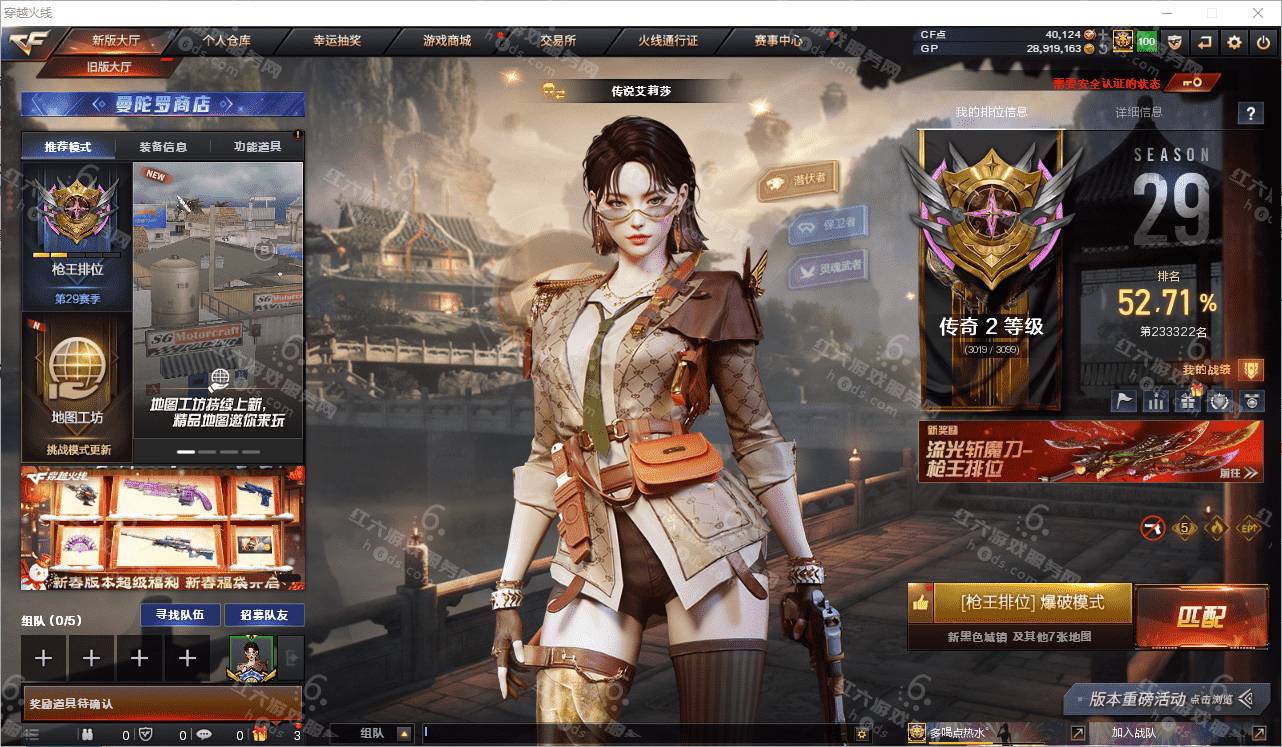
Task: Switch to the 功能道具 tab
Action: click(257, 147)
